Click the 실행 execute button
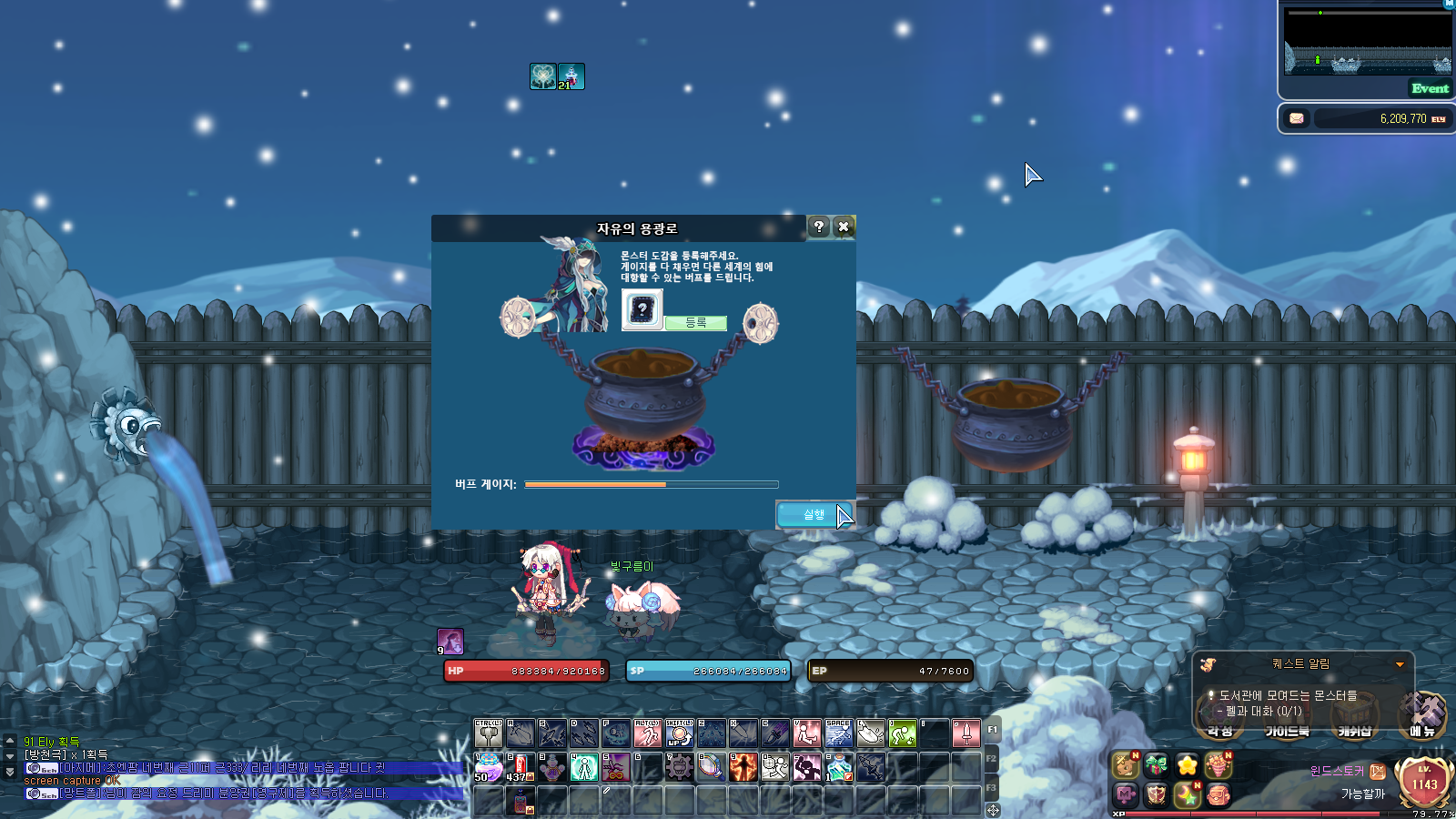The width and height of the screenshot is (1456, 819). 814,515
